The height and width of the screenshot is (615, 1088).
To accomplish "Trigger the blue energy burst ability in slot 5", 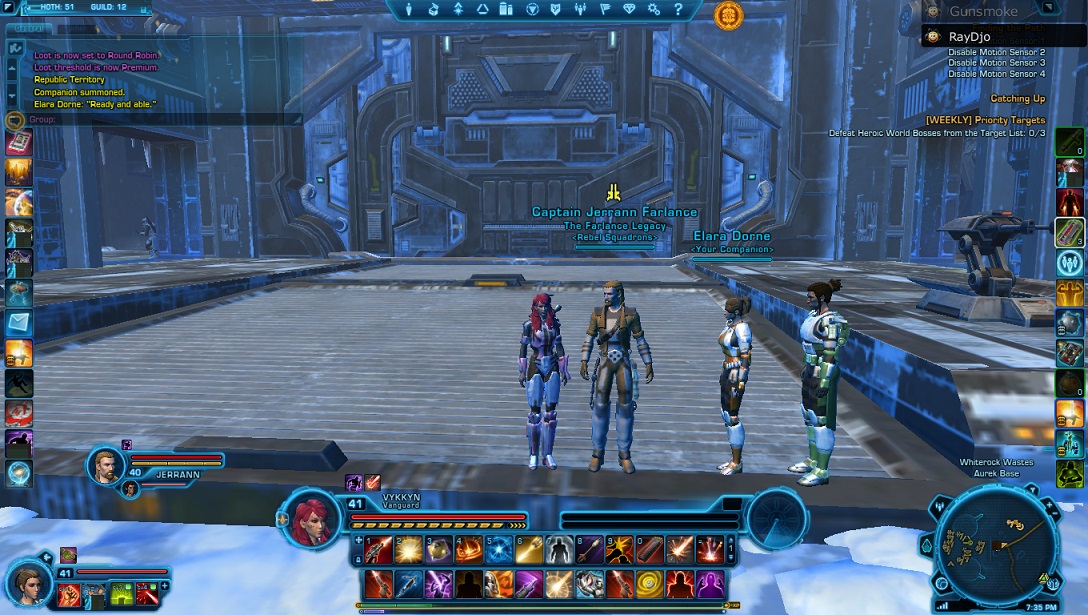I will 499,549.
